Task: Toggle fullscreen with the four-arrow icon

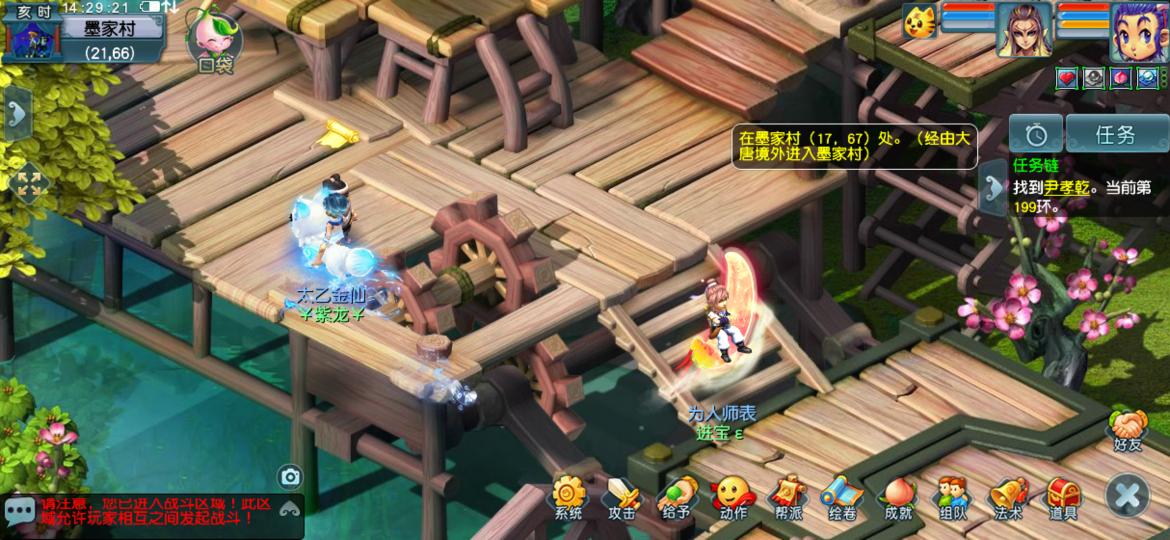Action: 28,183
